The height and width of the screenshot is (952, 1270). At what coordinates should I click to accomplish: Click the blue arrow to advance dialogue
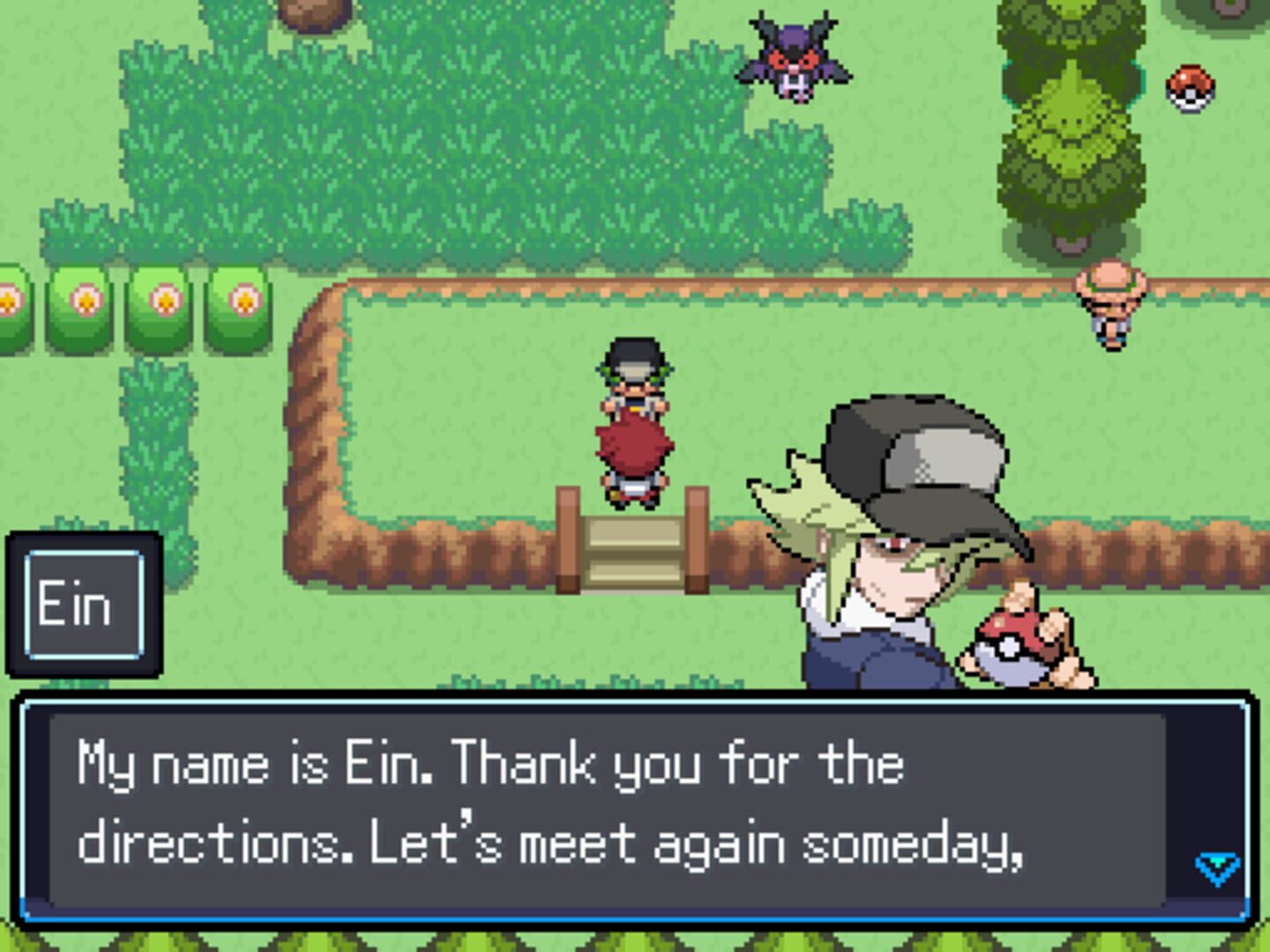click(x=1215, y=866)
